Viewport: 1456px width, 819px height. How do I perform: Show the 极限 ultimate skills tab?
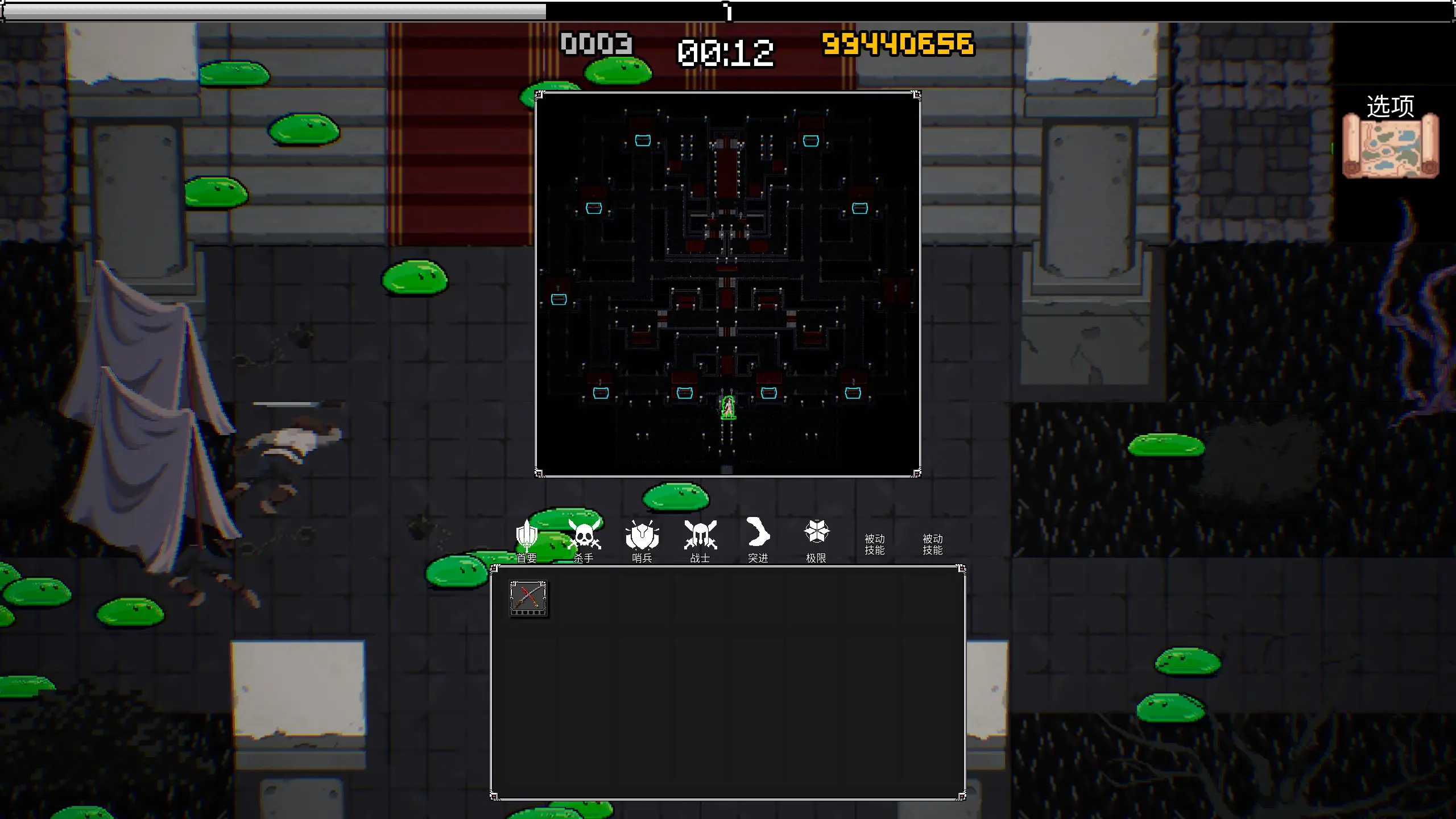(x=816, y=540)
